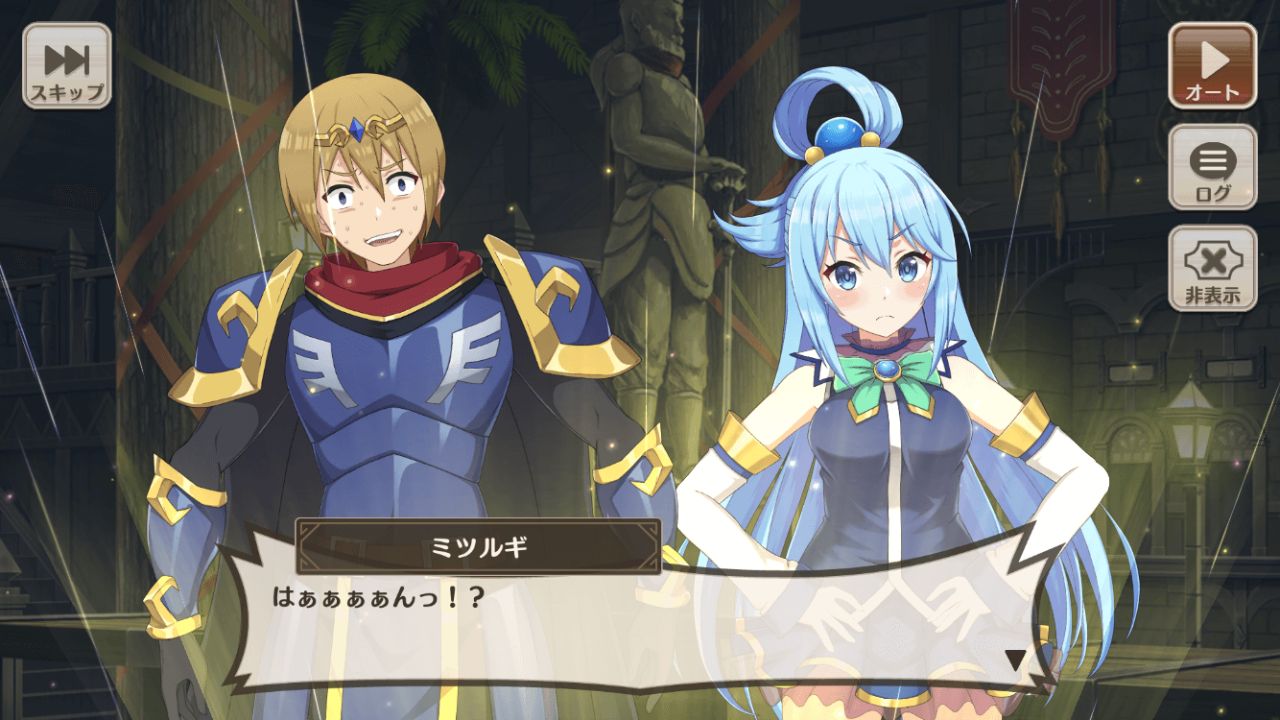Toggle オート auto-play mode
The height and width of the screenshot is (720, 1280).
point(1212,66)
